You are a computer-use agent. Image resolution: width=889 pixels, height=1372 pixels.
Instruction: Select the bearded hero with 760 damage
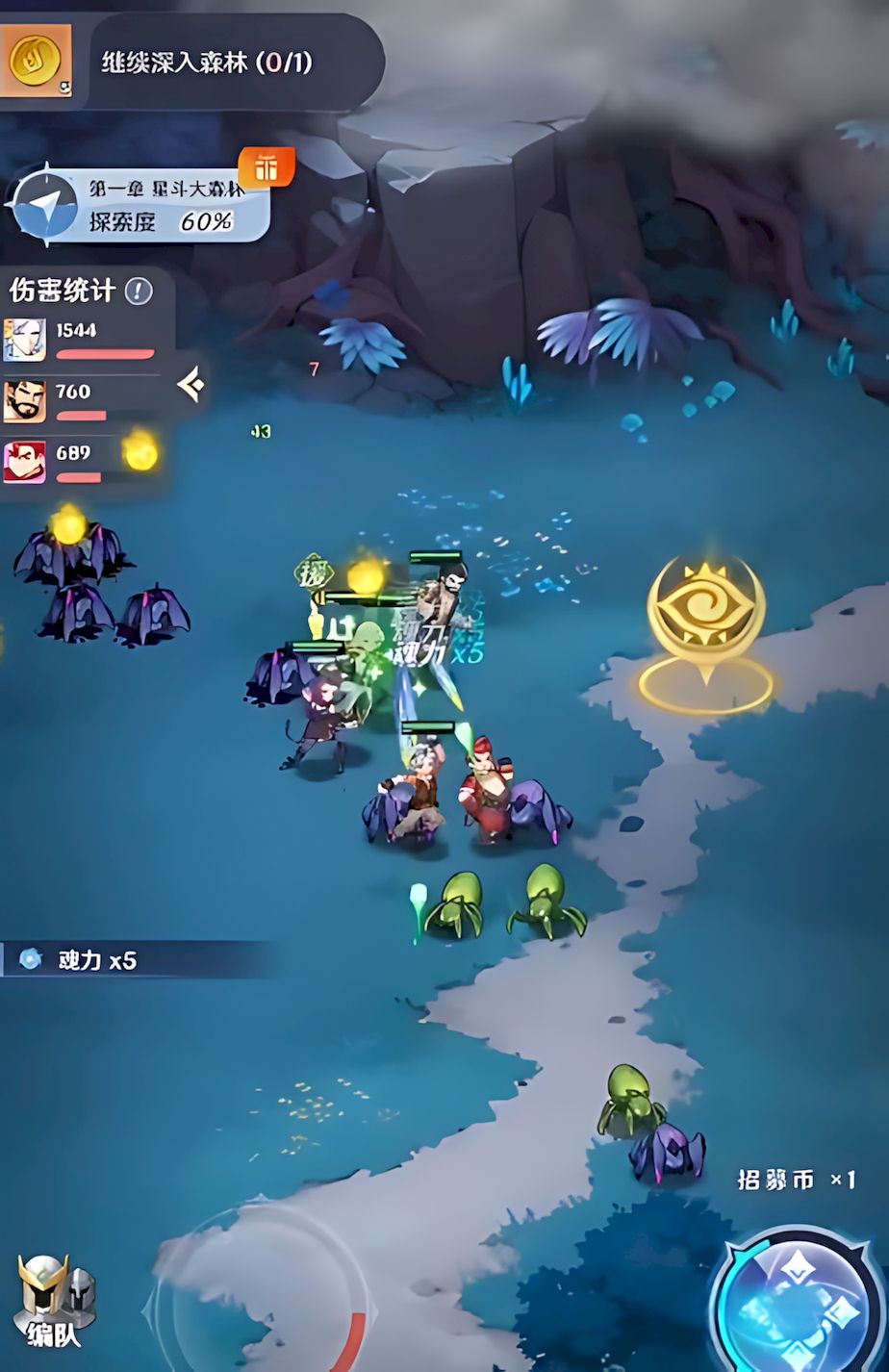click(24, 400)
